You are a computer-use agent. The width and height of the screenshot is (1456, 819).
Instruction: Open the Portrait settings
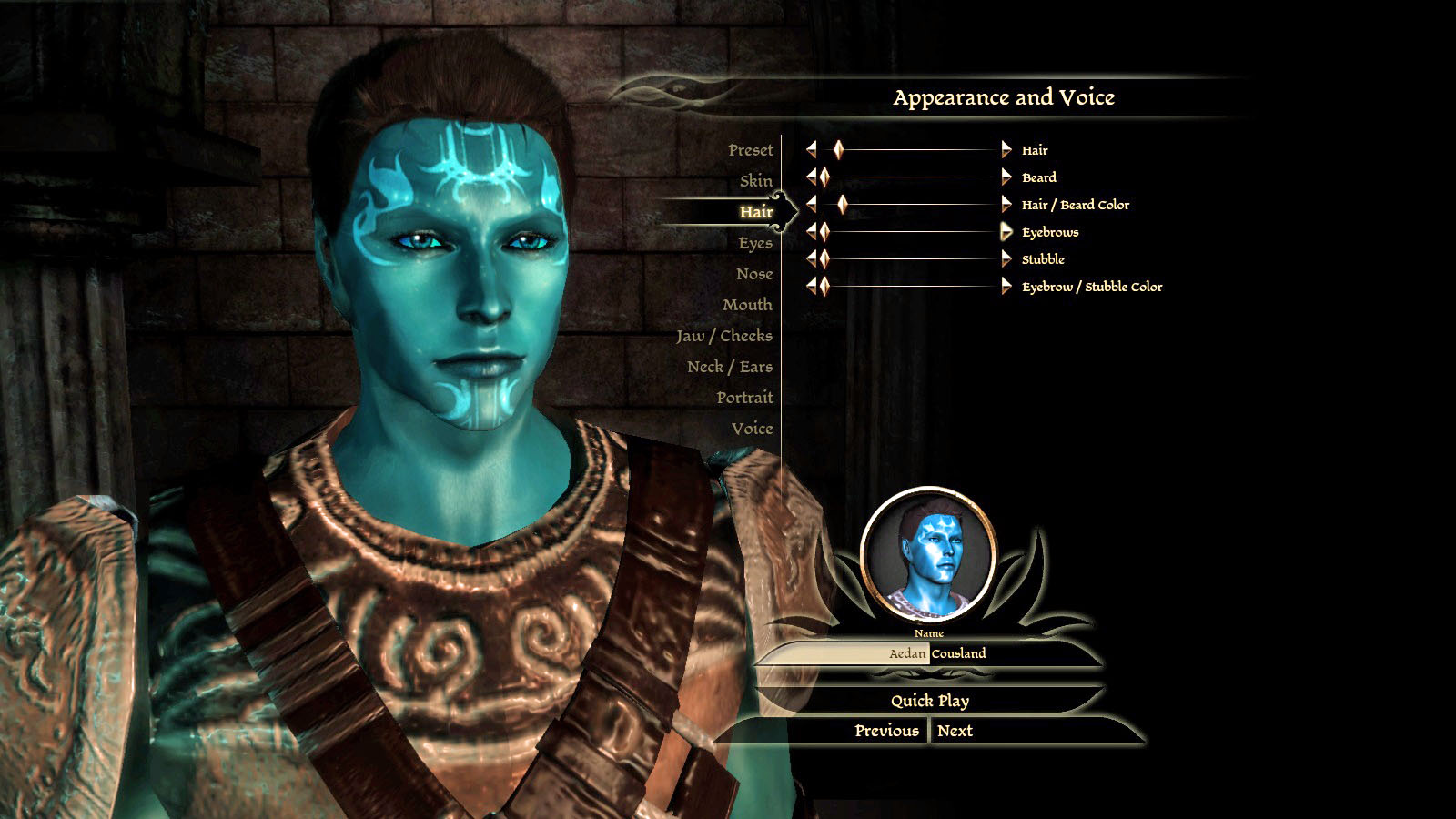click(x=743, y=398)
